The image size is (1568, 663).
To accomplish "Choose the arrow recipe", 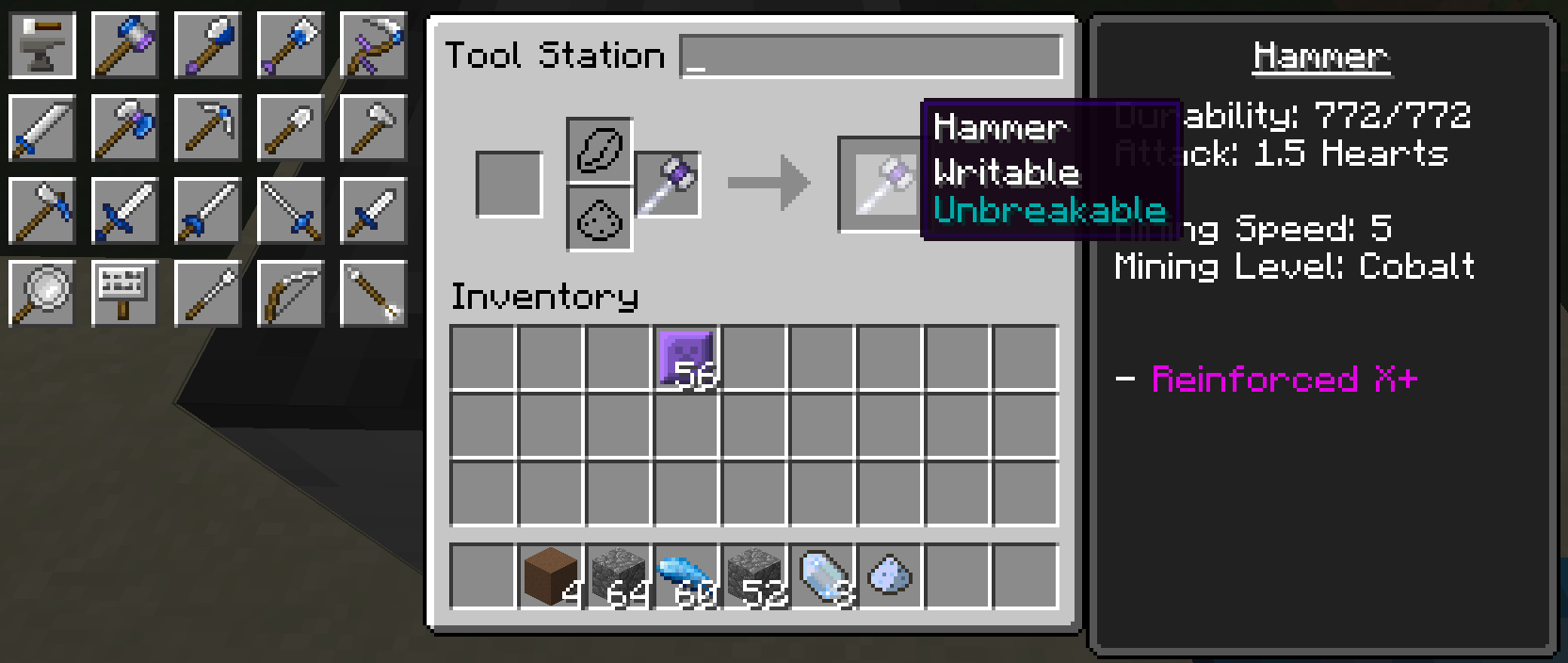I will tap(373, 293).
